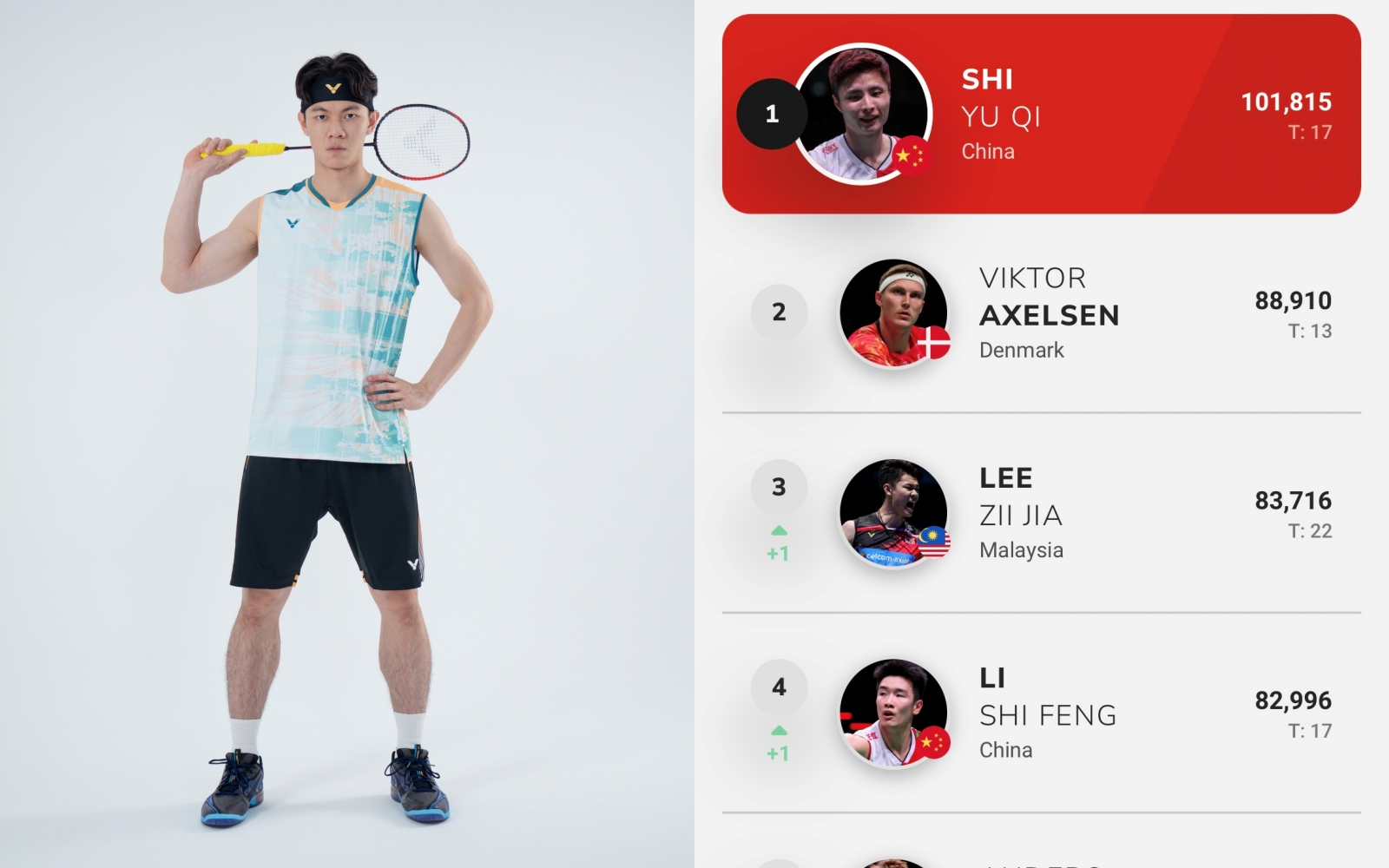Screen dimensions: 1389x868
Task: Click the rank 2 badge next to Axelsen
Action: (779, 312)
